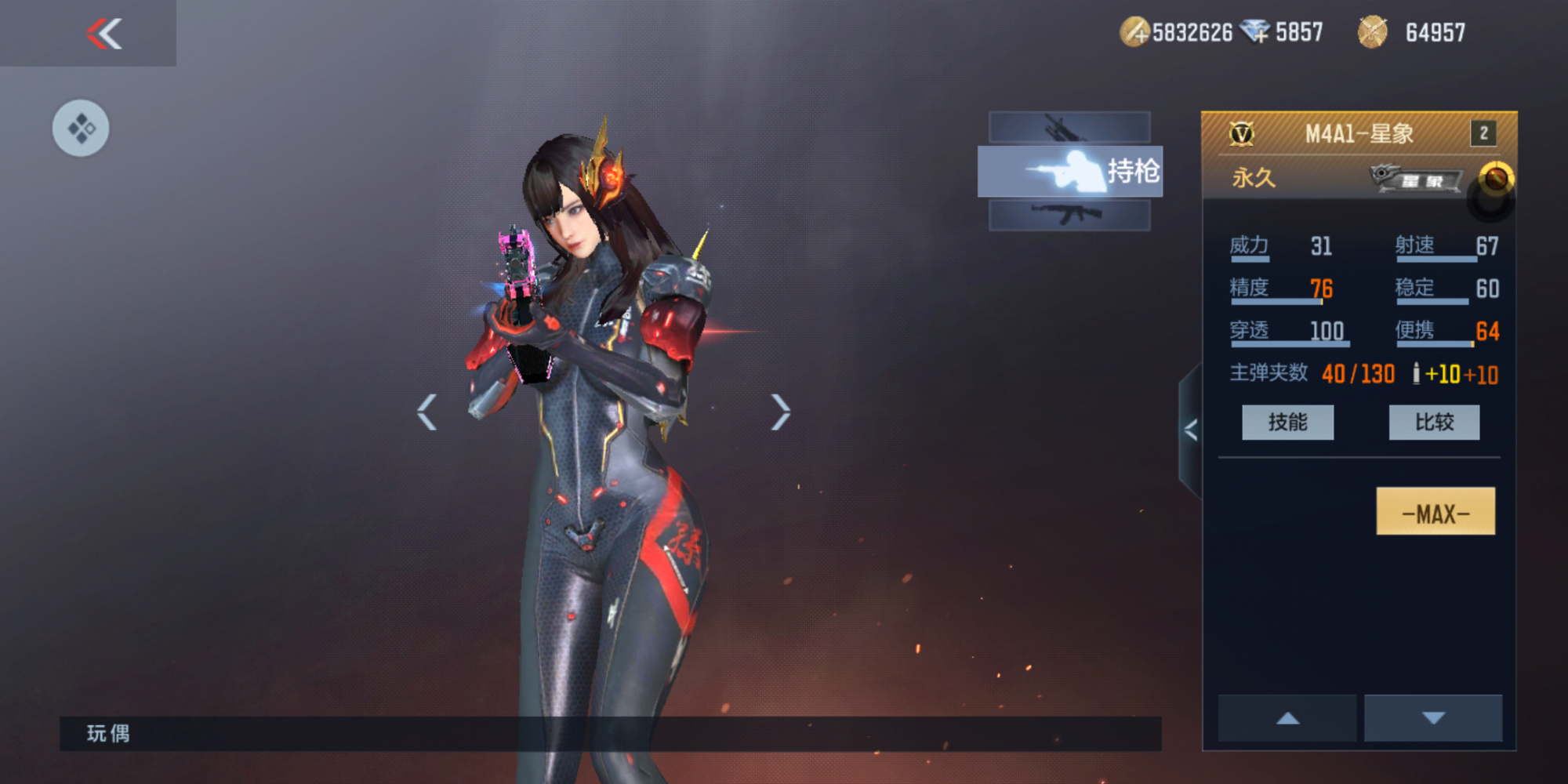Toggle the floating diamond overlay button
Viewport: 1568px width, 784px height.
click(81, 128)
